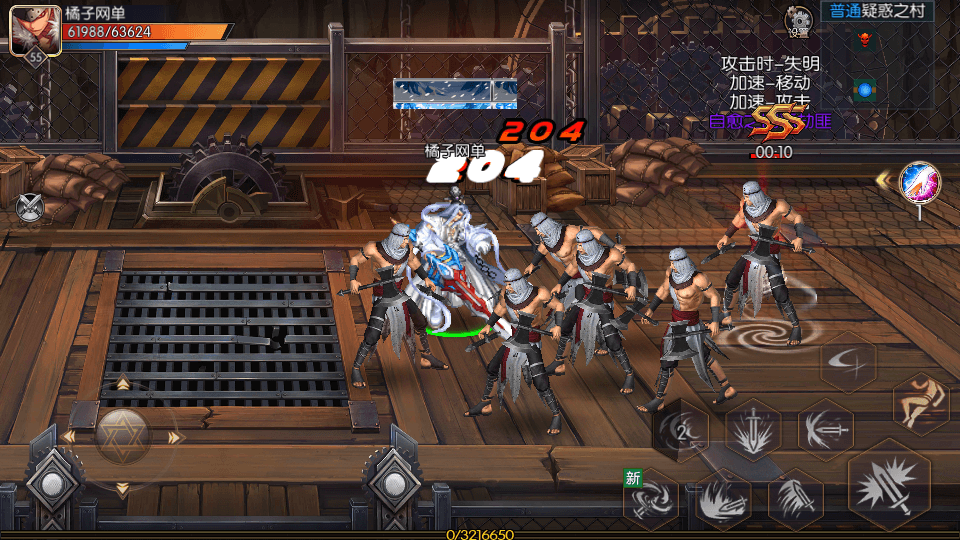Activate the jump skill with leaping figure

919,404
